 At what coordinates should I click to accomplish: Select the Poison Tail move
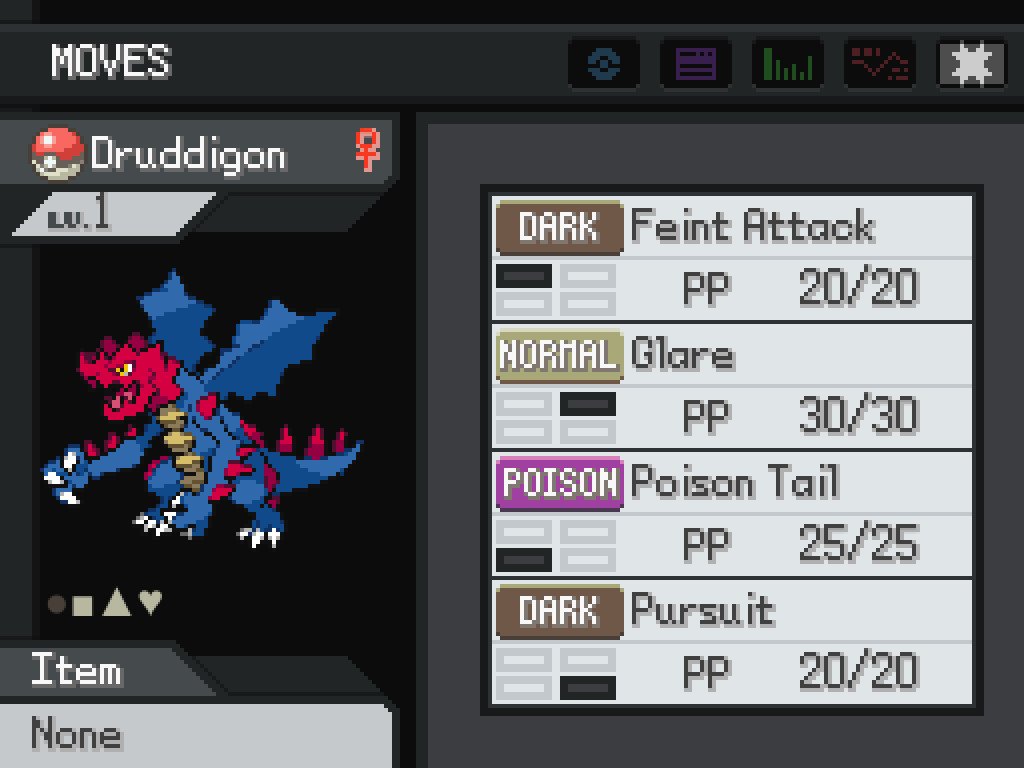(x=732, y=514)
